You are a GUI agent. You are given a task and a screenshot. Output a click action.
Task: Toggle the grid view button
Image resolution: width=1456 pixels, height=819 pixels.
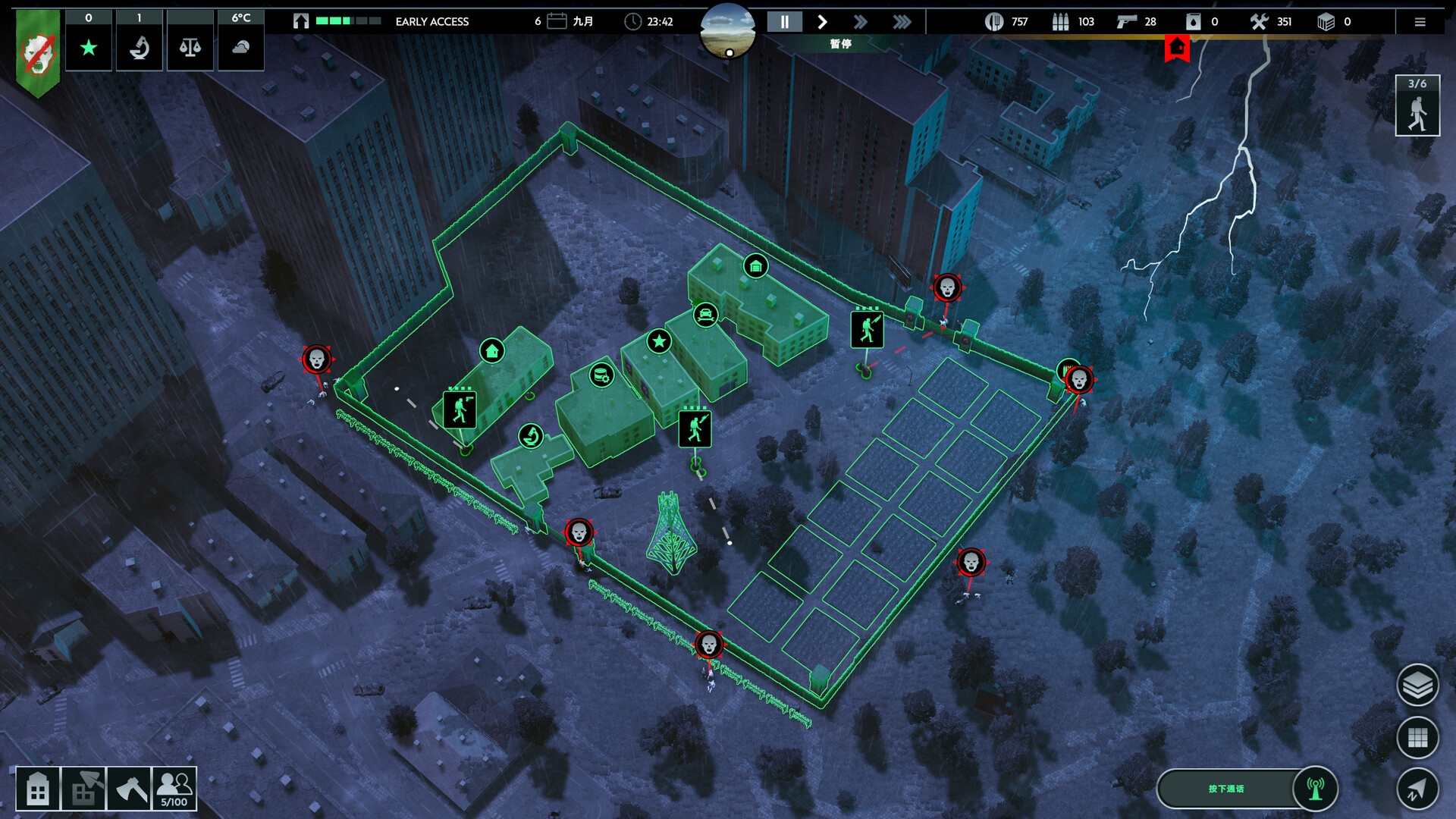tap(1417, 737)
